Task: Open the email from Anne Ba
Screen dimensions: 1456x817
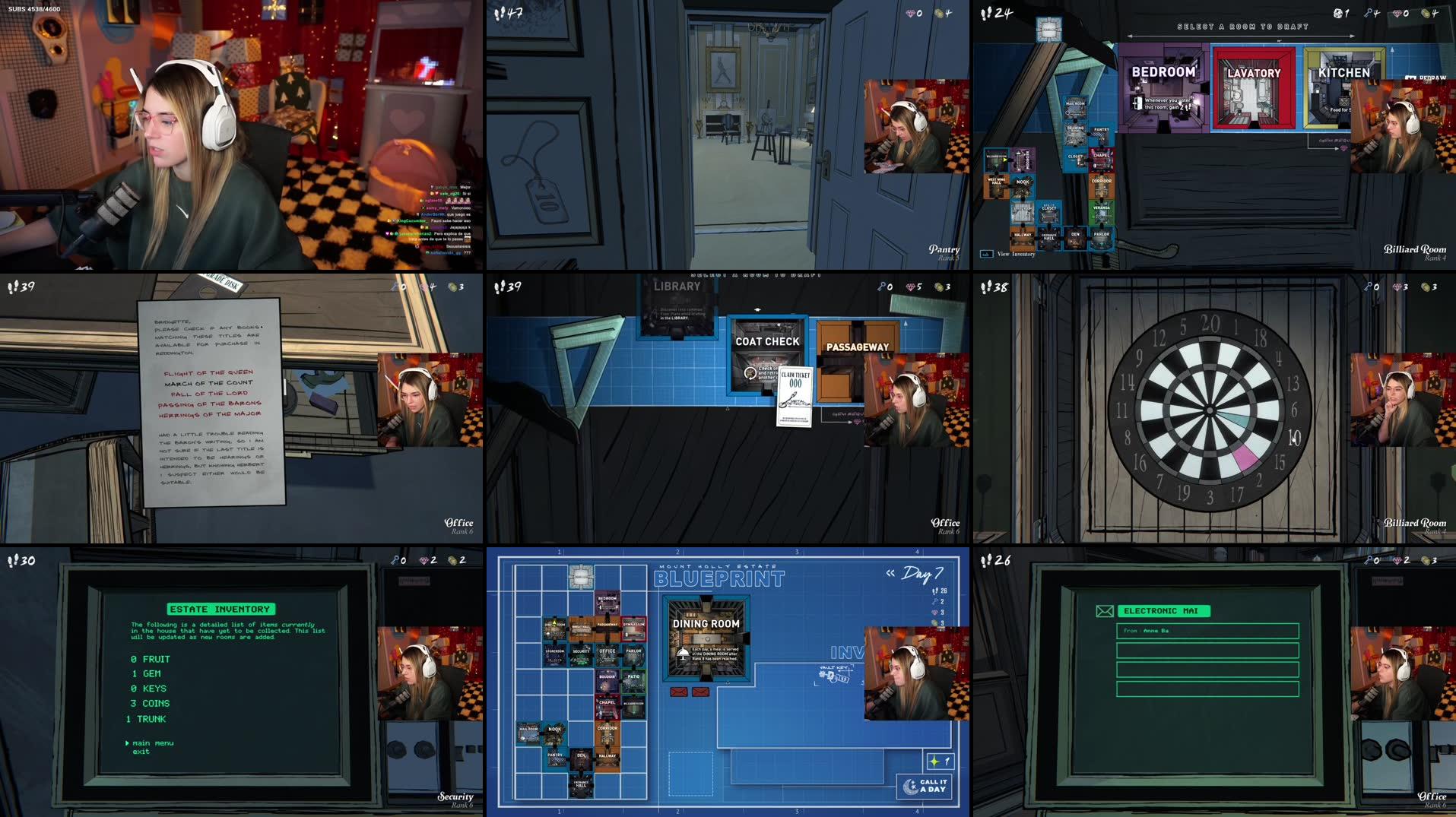Action: click(1209, 631)
